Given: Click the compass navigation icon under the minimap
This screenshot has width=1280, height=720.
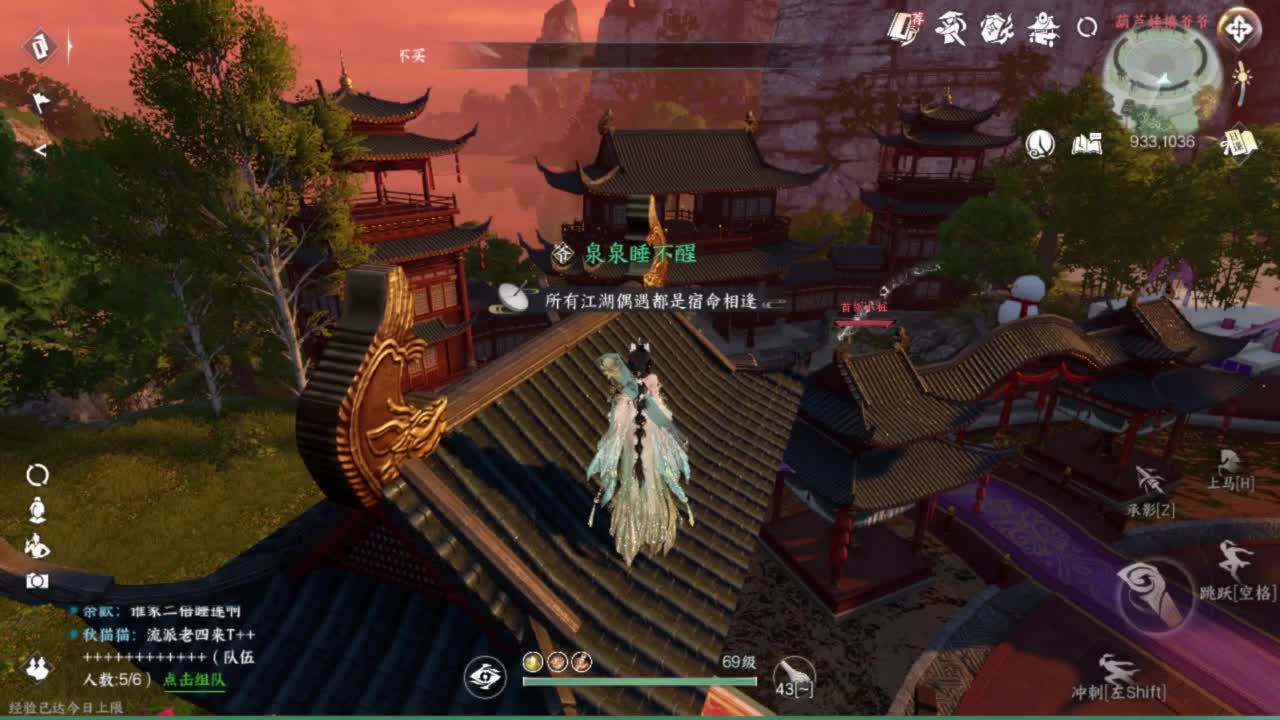Looking at the screenshot, I should coord(1238,30).
